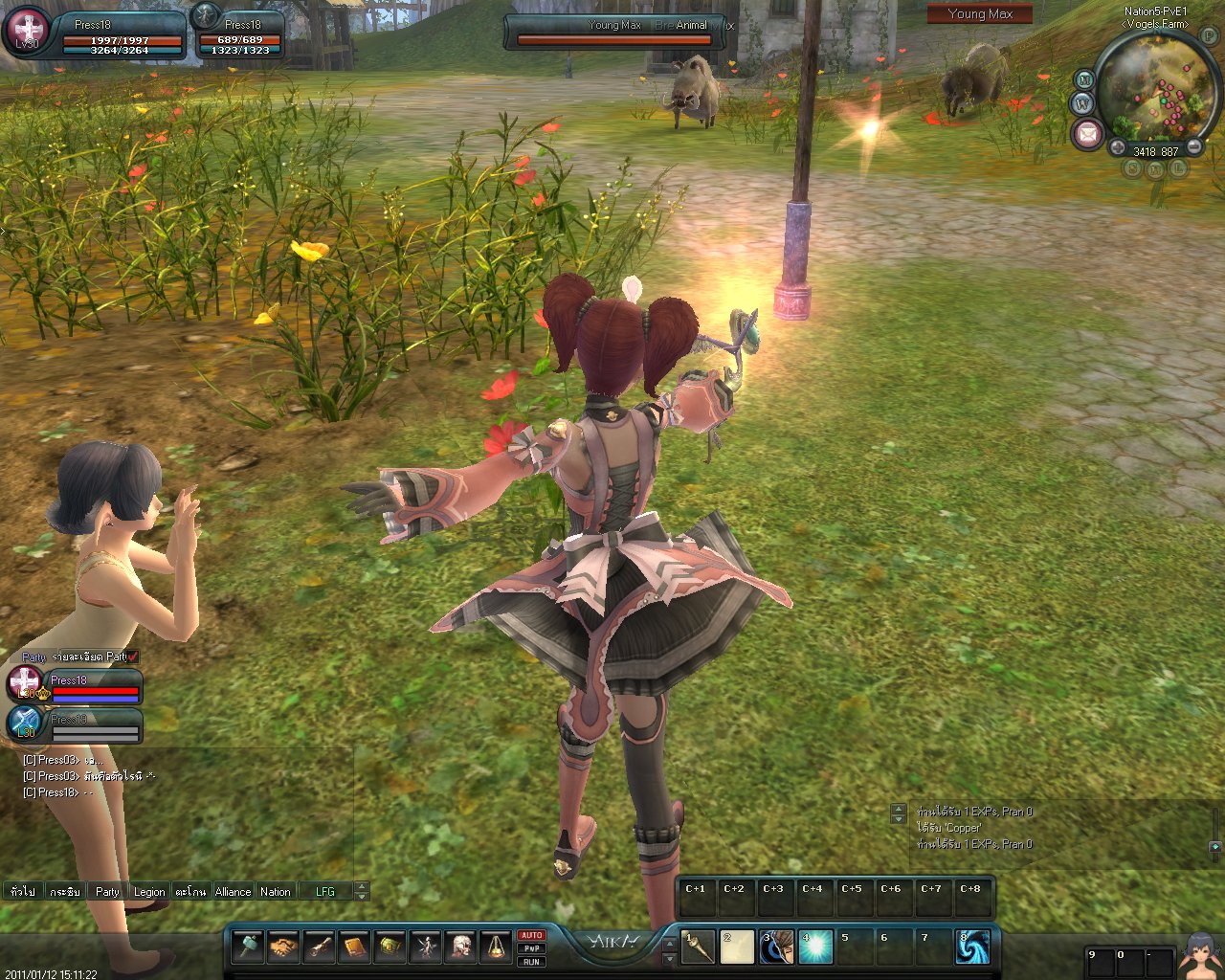
Task: Toggle the PvP mode button
Action: point(531,948)
